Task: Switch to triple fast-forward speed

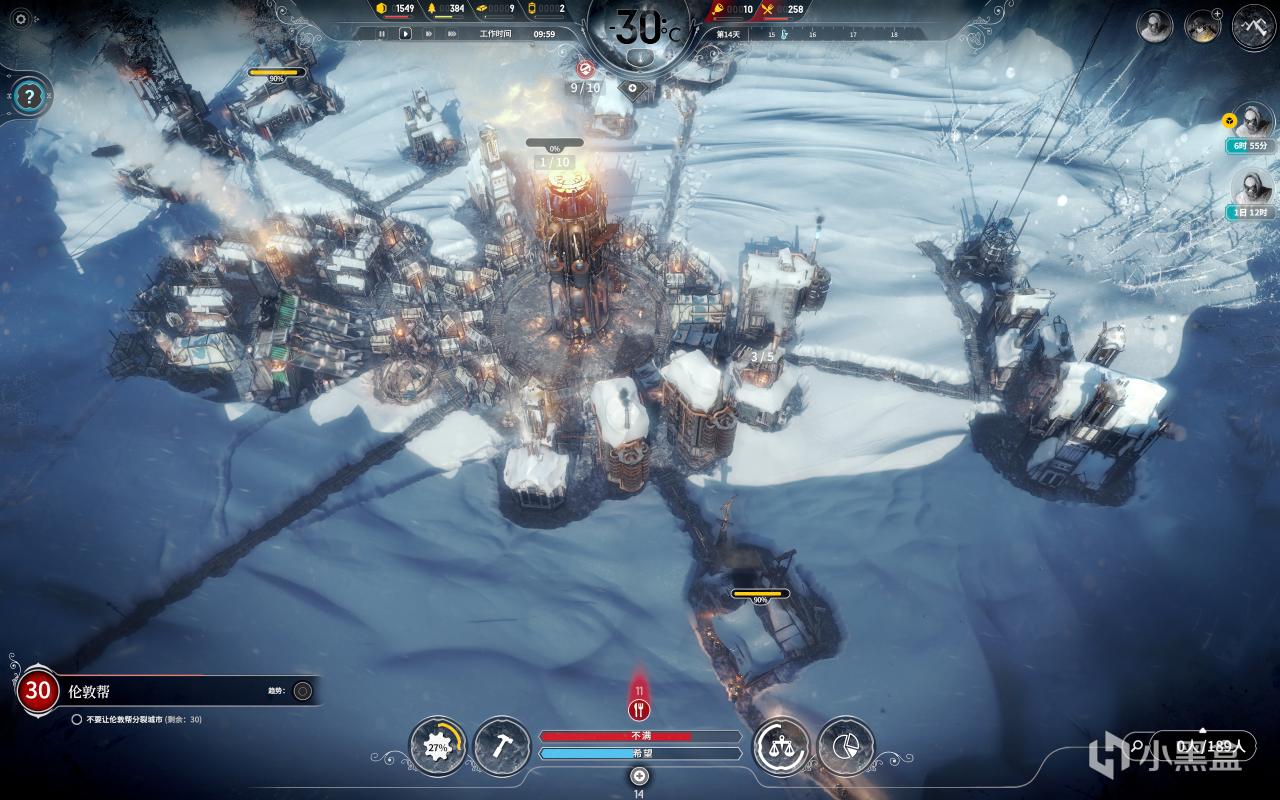Action: [x=453, y=33]
